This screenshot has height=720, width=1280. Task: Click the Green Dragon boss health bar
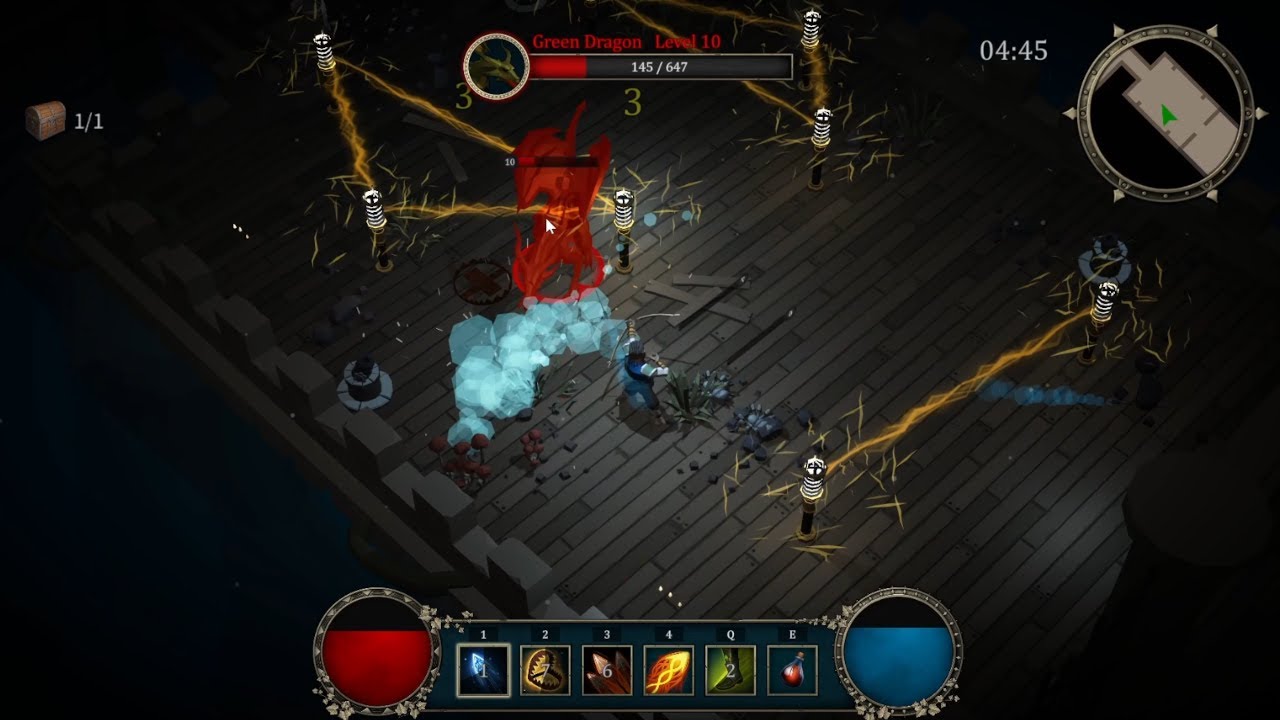pyautogui.click(x=660, y=66)
